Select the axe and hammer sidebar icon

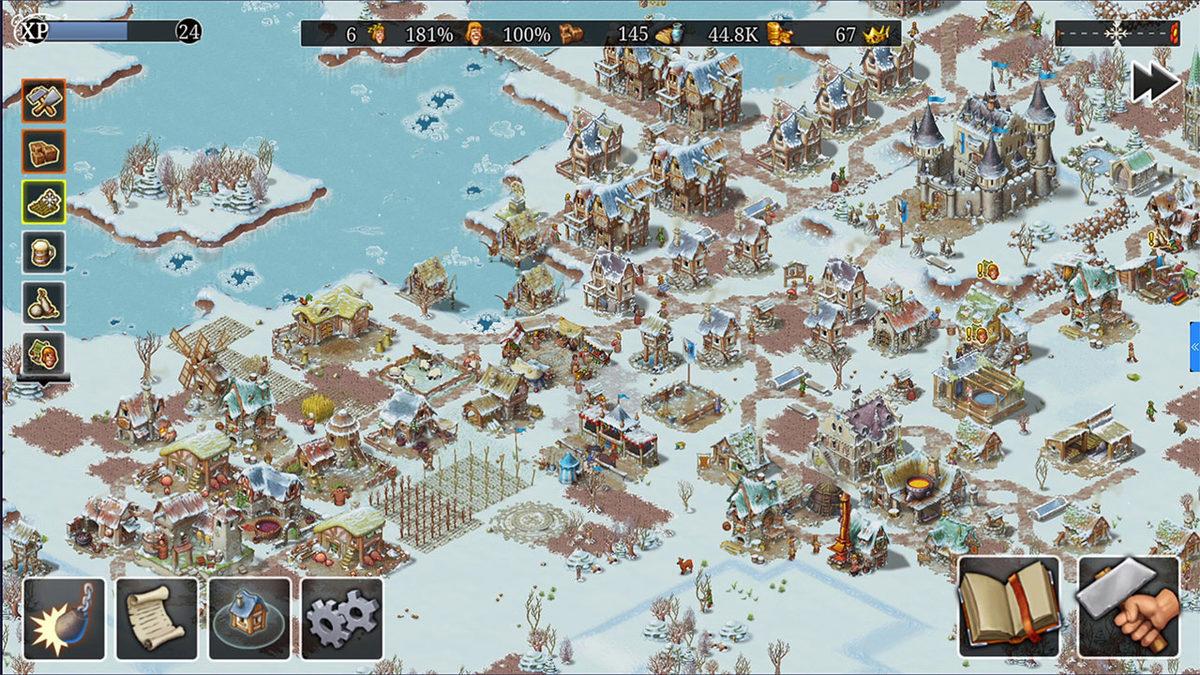coord(44,100)
